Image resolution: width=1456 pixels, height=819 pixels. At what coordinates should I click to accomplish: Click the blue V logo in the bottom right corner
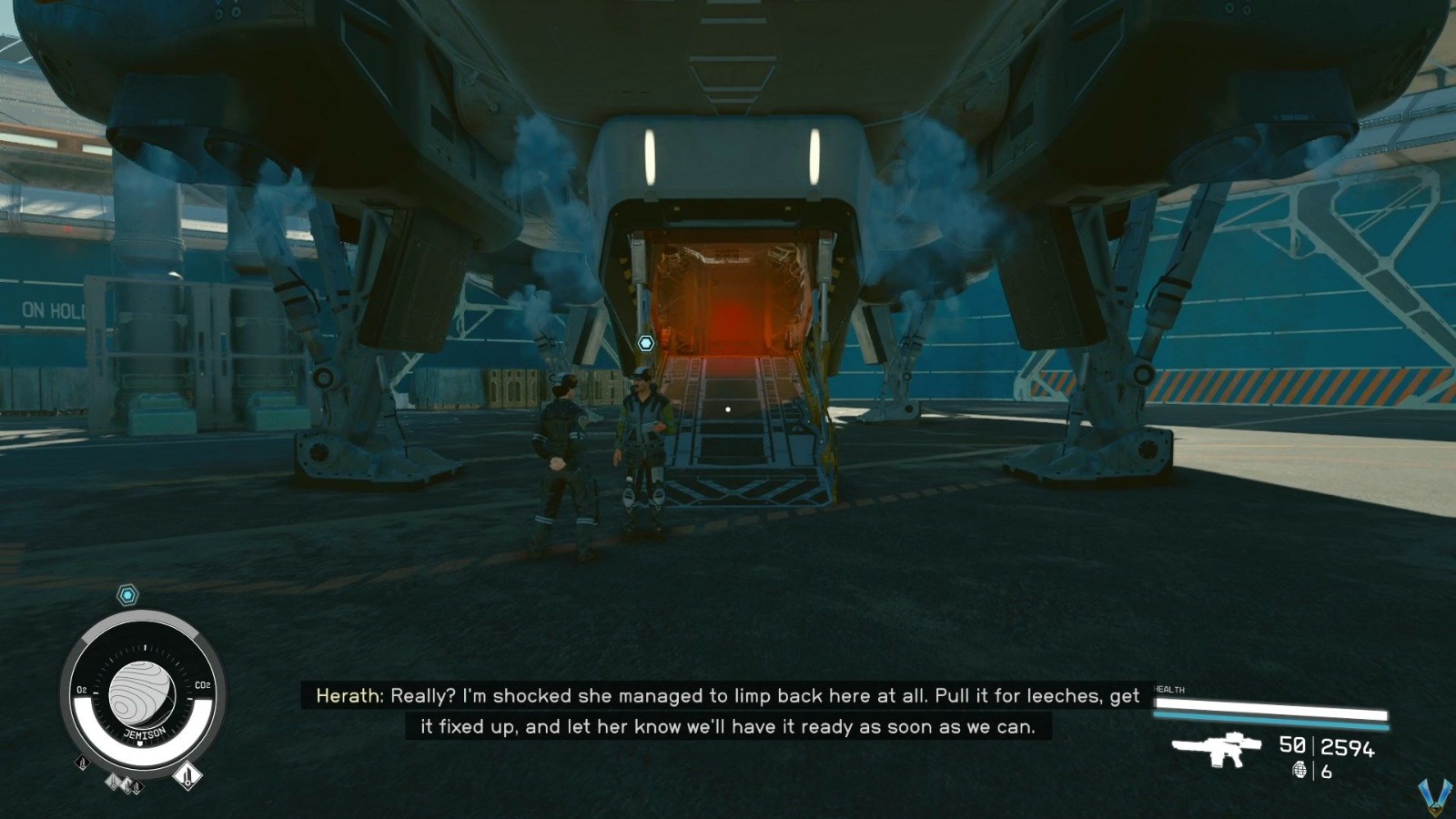click(x=1438, y=797)
